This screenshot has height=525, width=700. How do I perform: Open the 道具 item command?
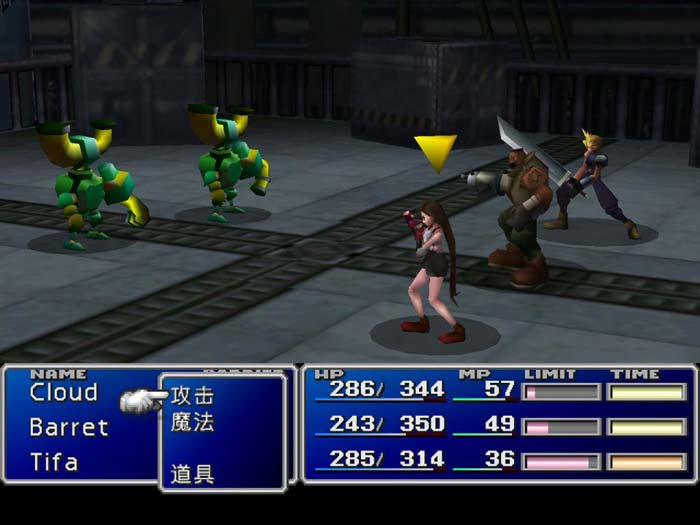pyautogui.click(x=192, y=475)
